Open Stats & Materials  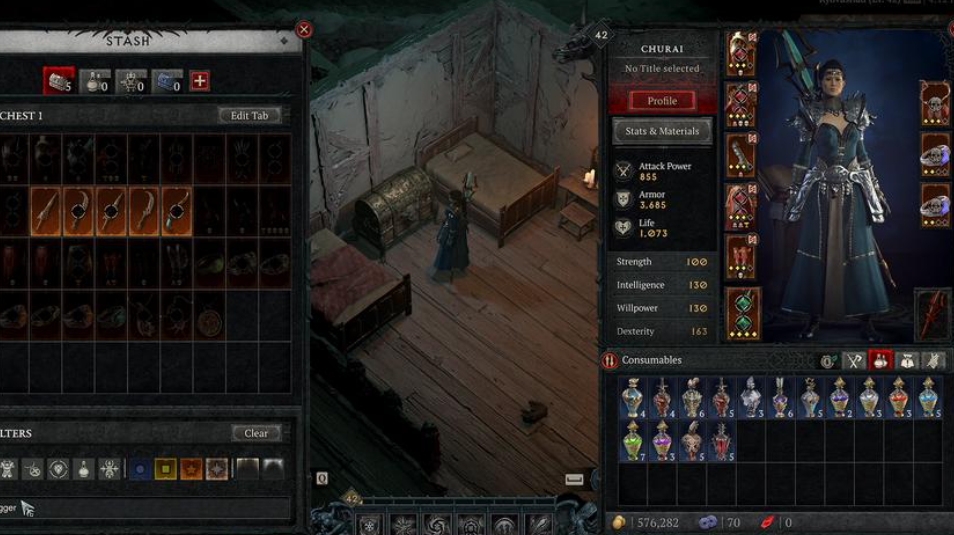point(661,131)
